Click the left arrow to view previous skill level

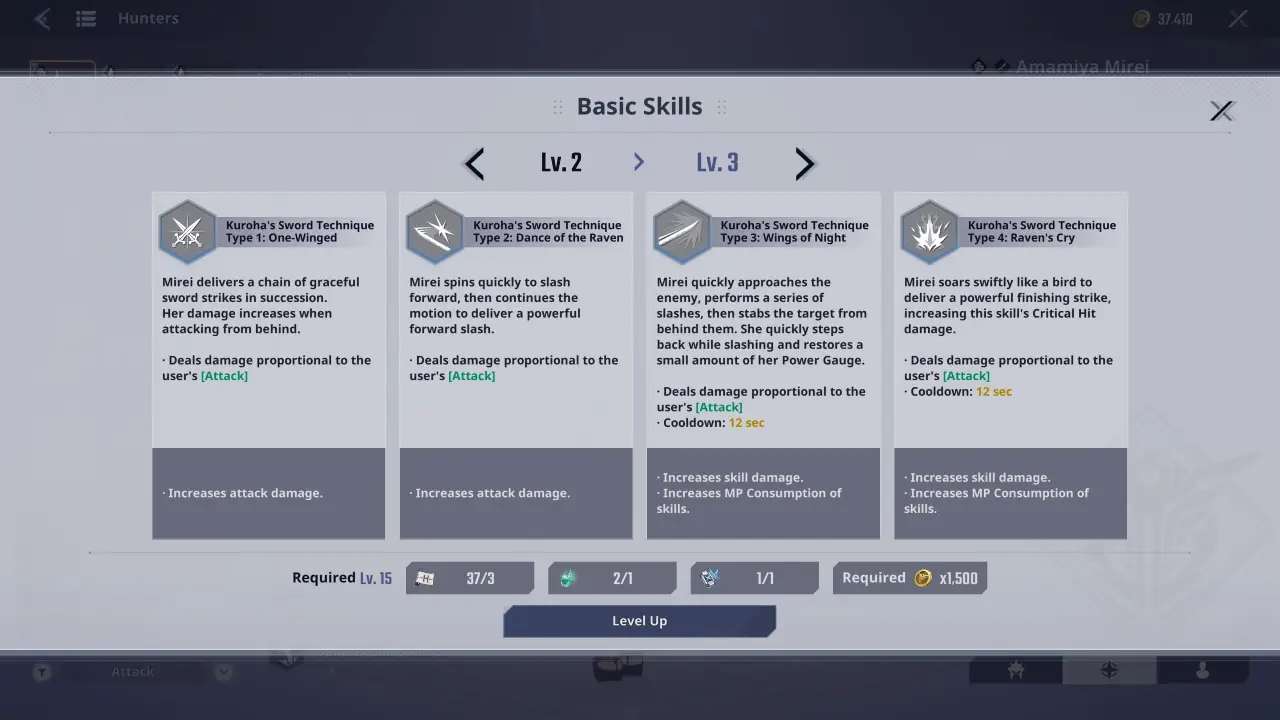coord(473,163)
